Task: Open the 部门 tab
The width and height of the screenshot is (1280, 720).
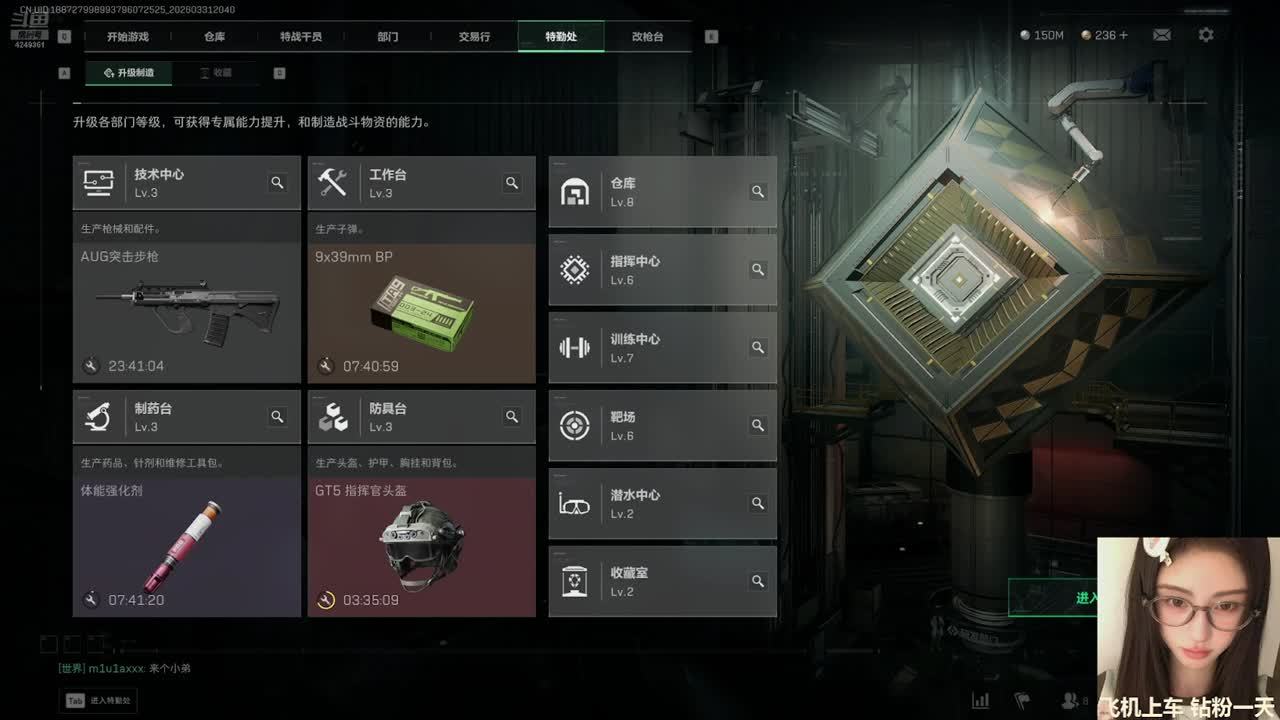Action: 388,37
